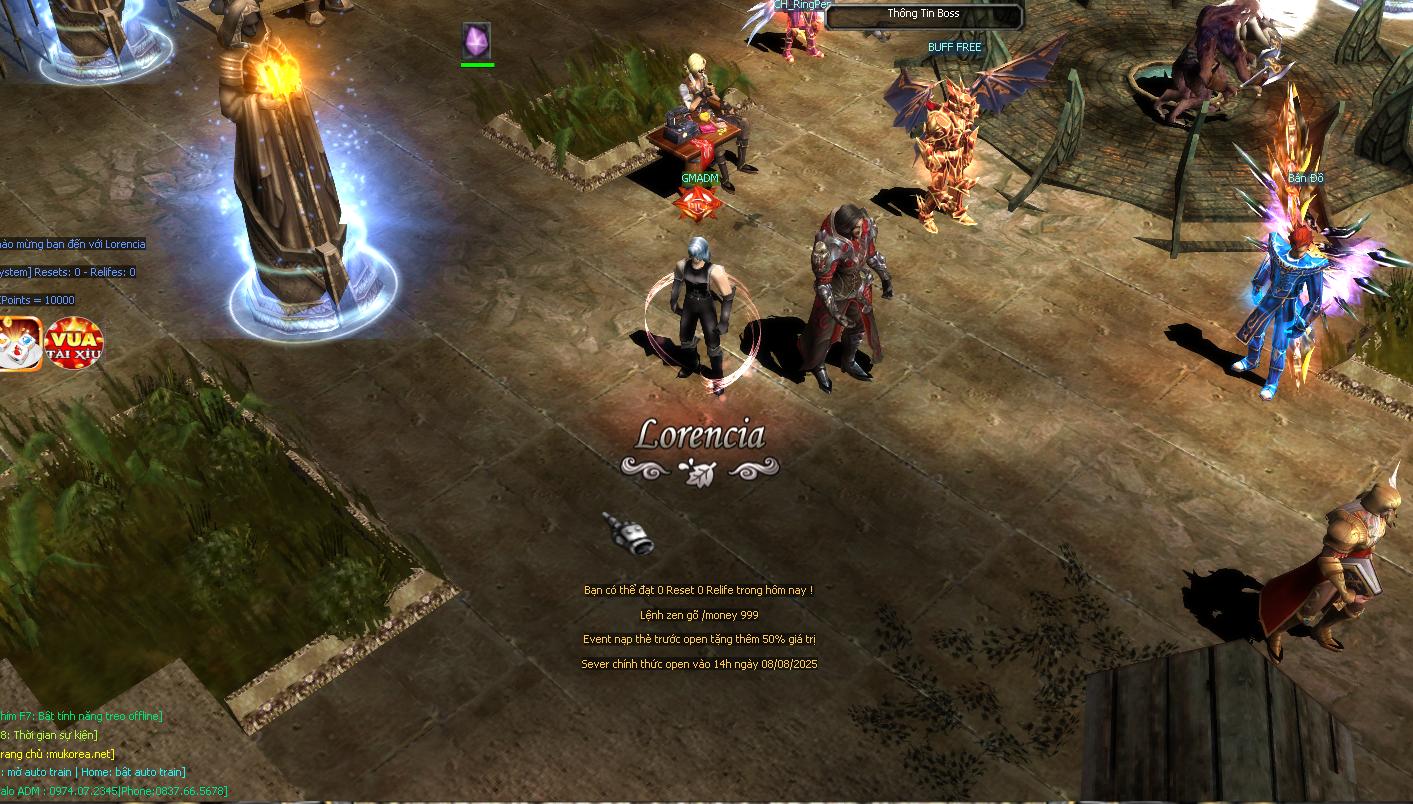Open the Thông Tin Boss panel
Viewport: 1413px width, 804px height.
tap(923, 14)
